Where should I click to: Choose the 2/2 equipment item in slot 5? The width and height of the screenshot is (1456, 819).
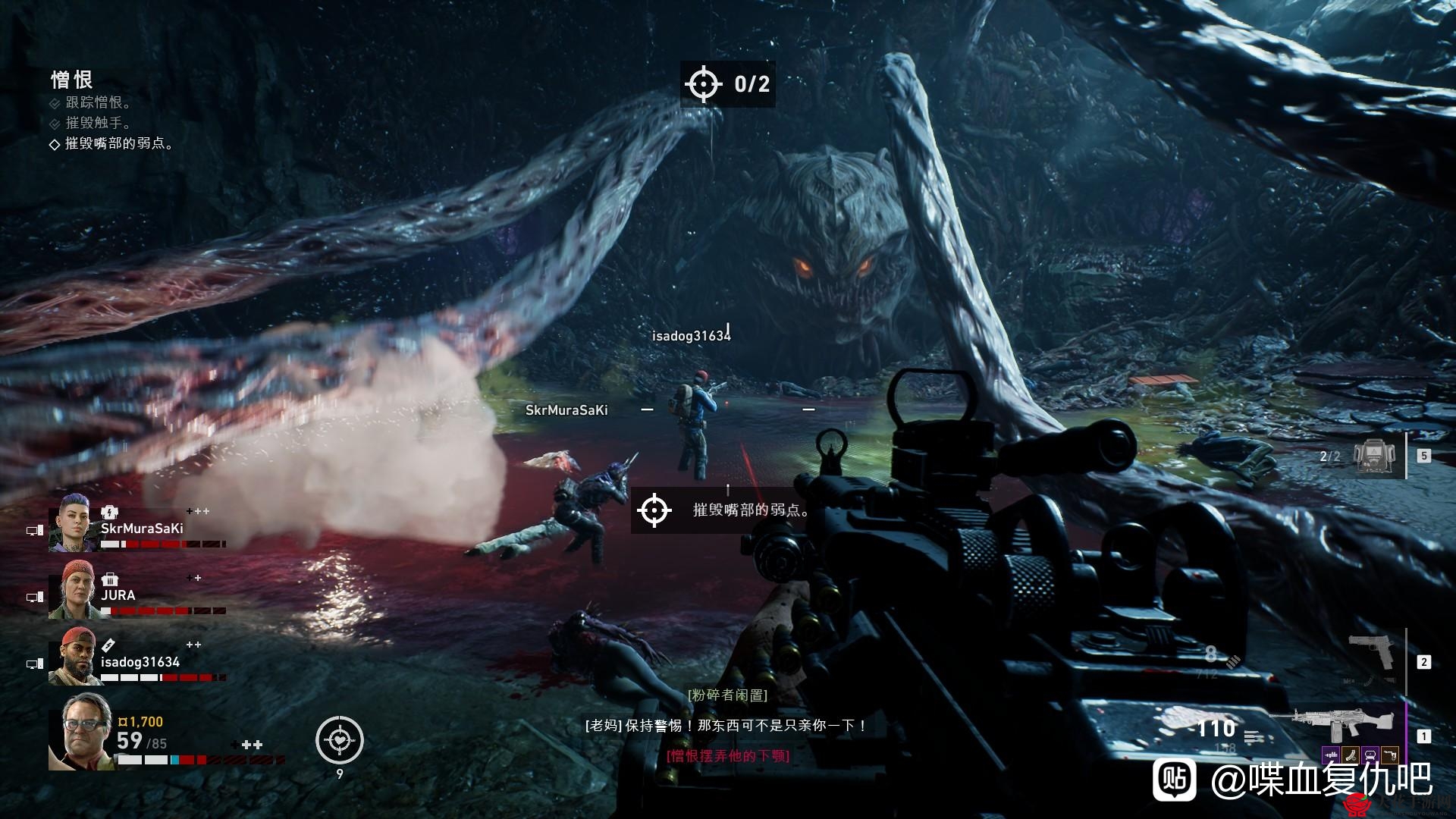point(1376,456)
